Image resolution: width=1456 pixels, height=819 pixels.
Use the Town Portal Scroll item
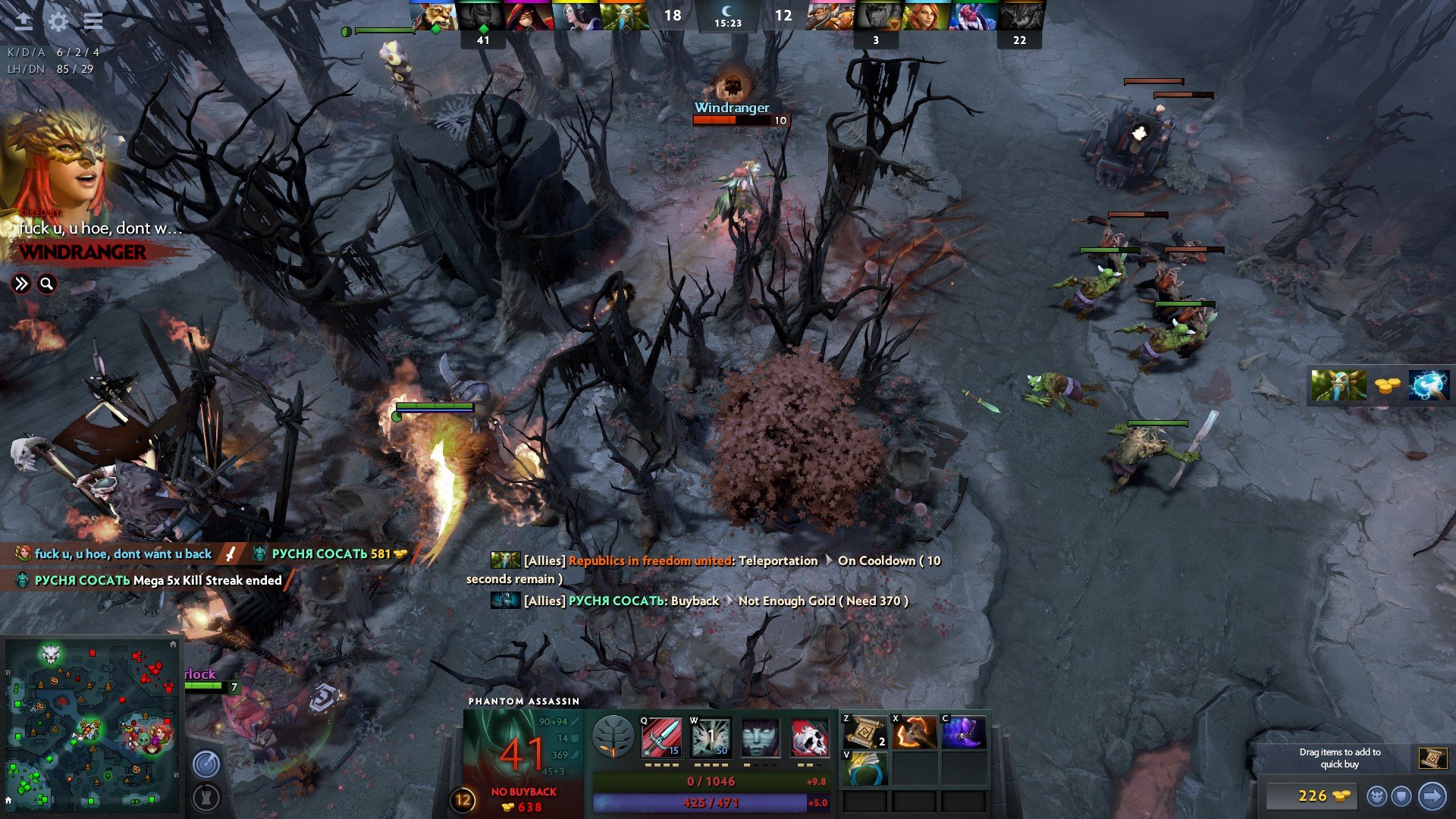(864, 733)
